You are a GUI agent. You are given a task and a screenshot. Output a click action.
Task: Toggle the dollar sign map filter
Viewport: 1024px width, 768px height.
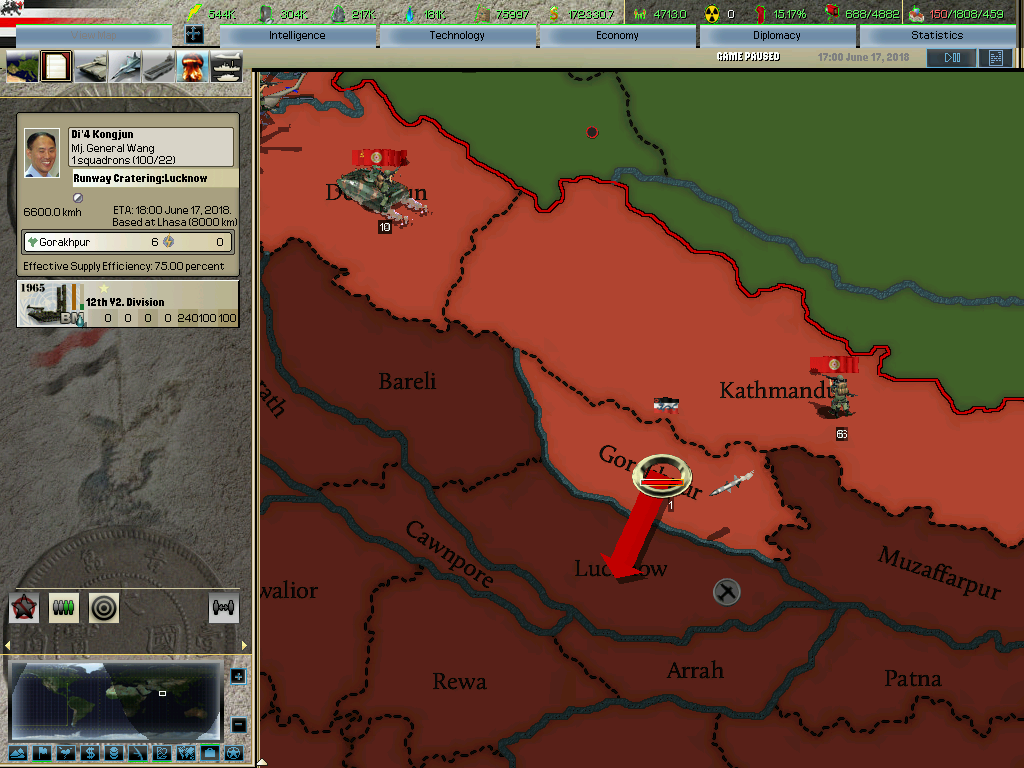tap(89, 753)
